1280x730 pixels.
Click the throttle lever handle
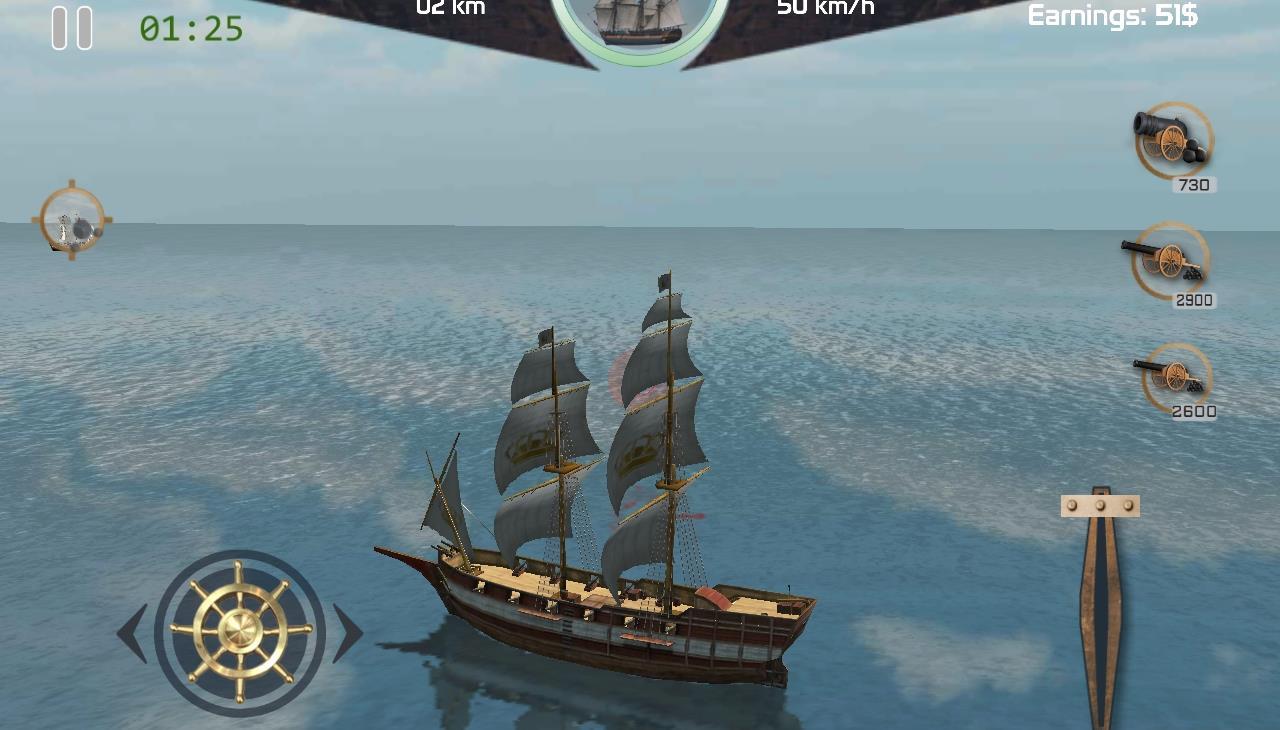1100,506
